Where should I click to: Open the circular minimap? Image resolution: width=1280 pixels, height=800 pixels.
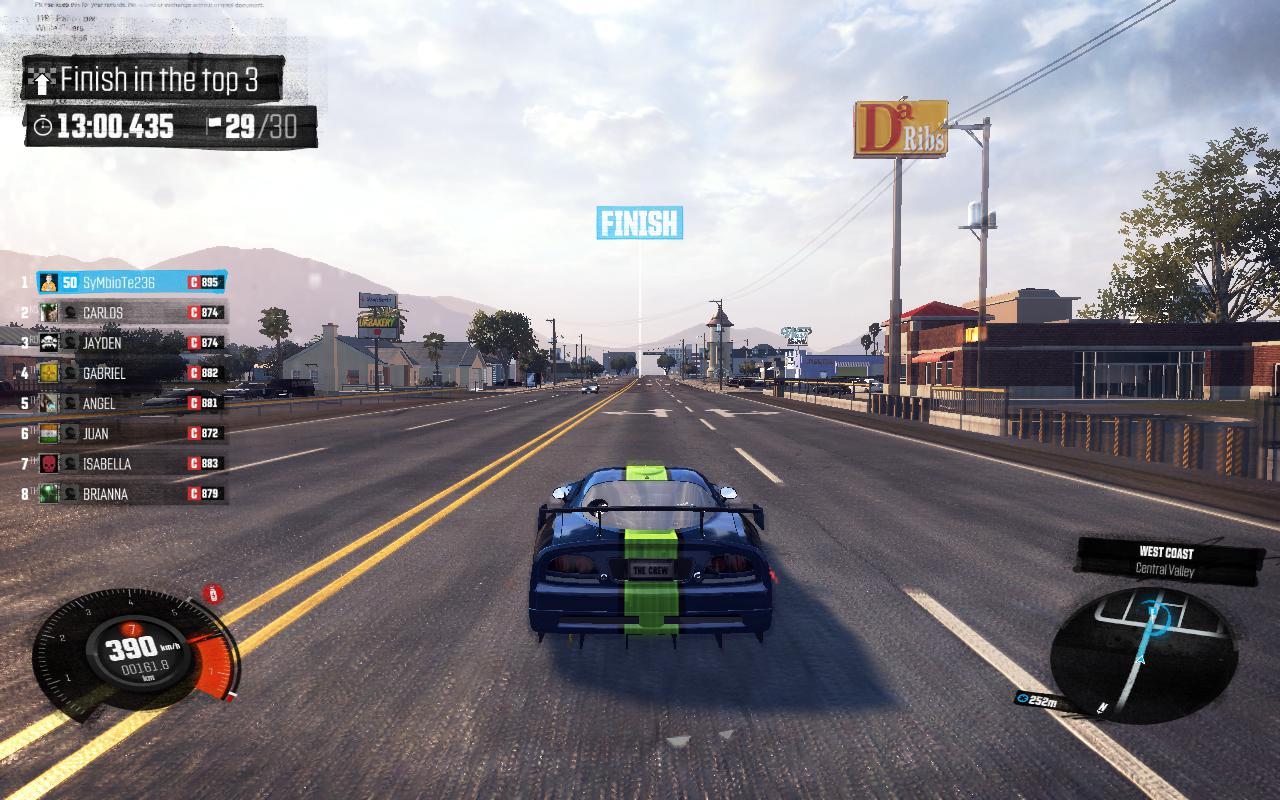tap(1143, 653)
